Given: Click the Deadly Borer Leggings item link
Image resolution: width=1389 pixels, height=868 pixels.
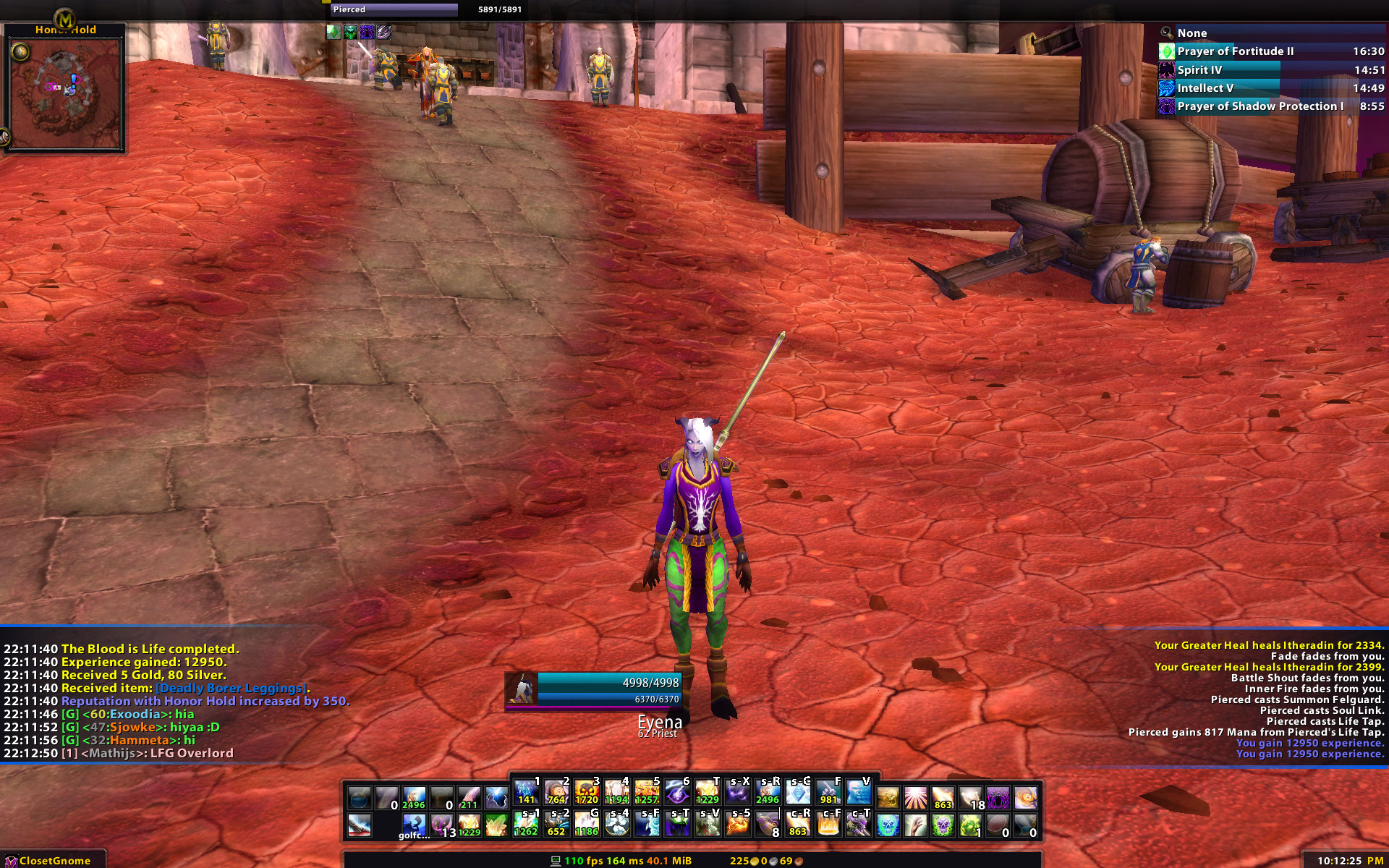Looking at the screenshot, I should [233, 688].
